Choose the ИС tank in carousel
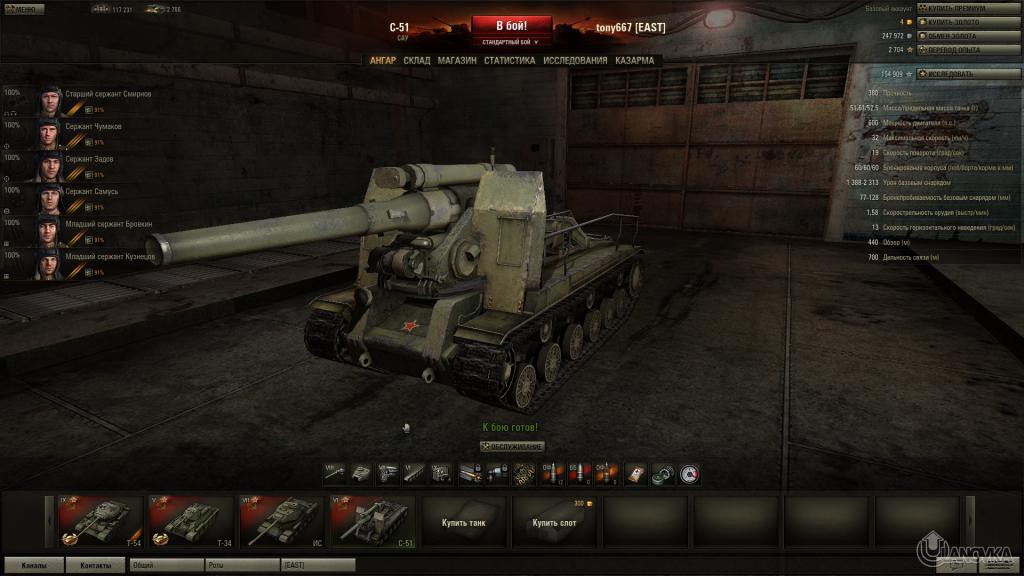Screen dimensions: 1024x576 (282, 521)
